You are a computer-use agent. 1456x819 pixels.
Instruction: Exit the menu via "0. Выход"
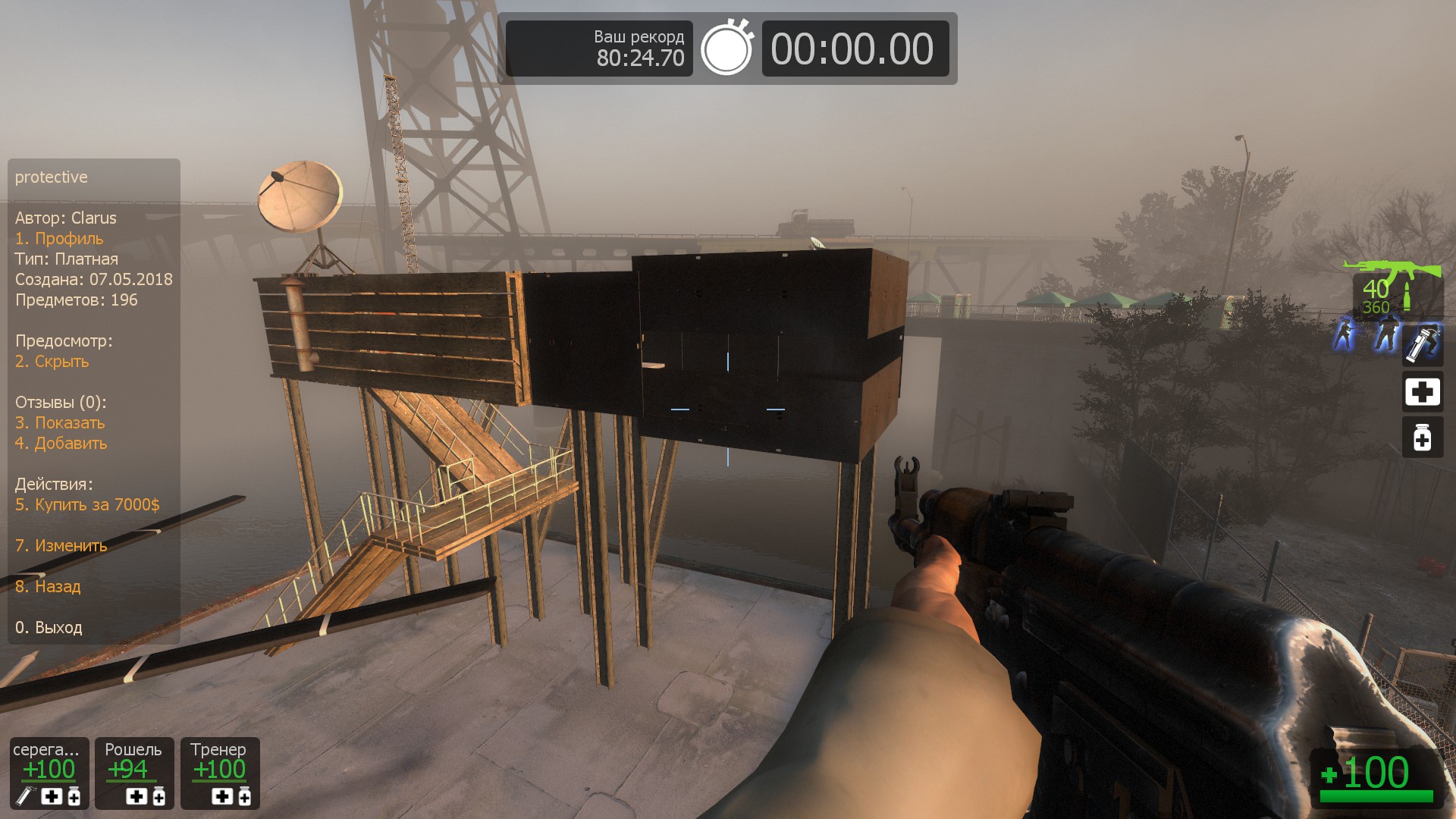pyautogui.click(x=49, y=628)
